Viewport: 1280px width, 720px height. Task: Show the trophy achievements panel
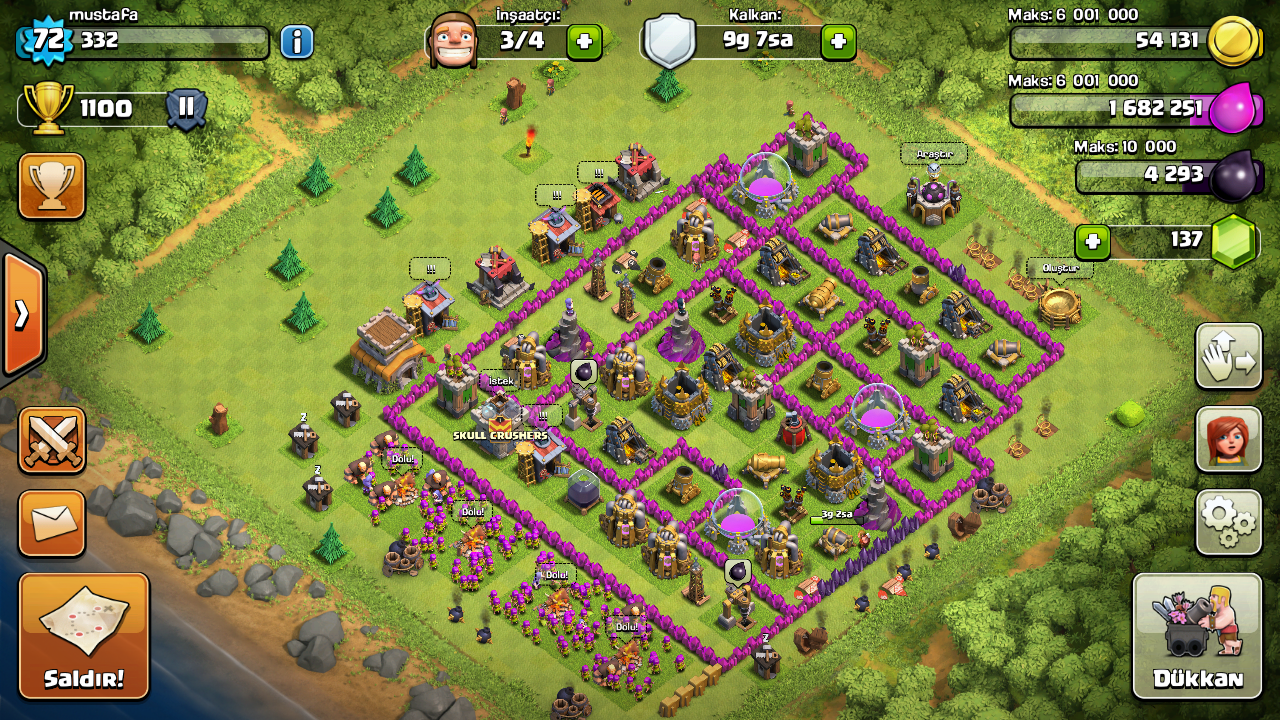[x=52, y=186]
